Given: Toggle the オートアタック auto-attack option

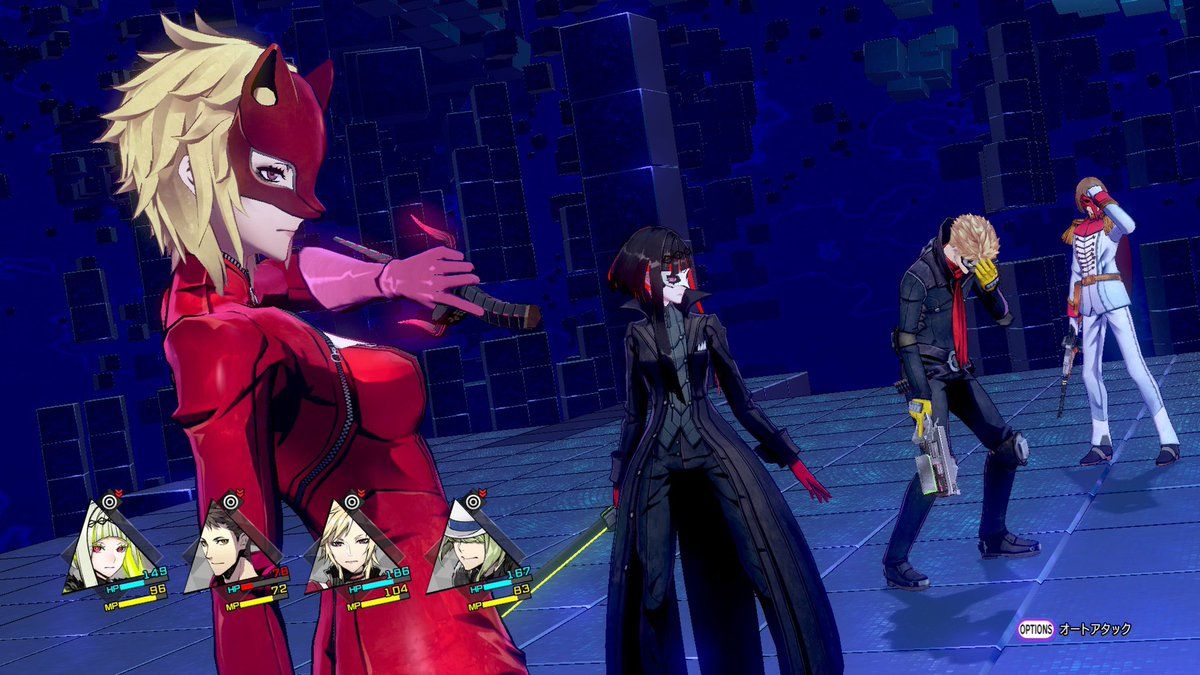Looking at the screenshot, I should [x=1075, y=629].
